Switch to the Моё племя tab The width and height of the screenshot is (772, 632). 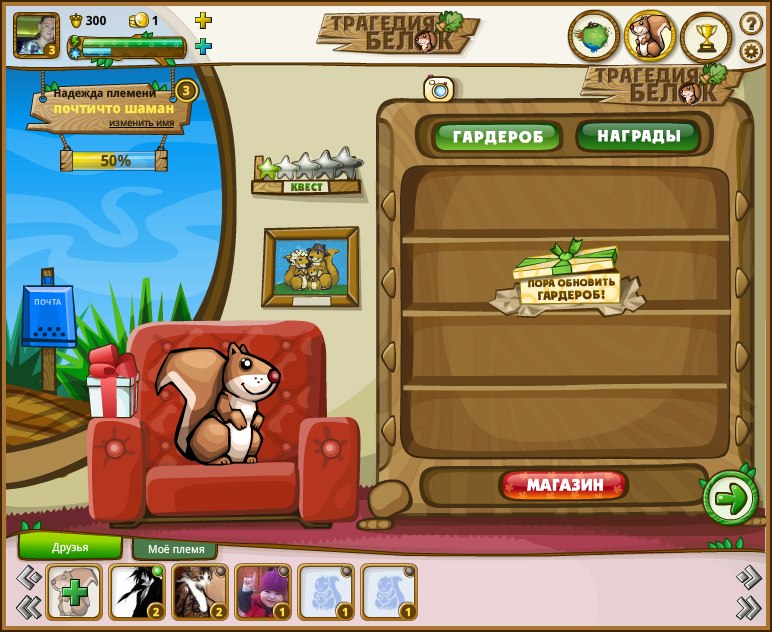click(176, 549)
